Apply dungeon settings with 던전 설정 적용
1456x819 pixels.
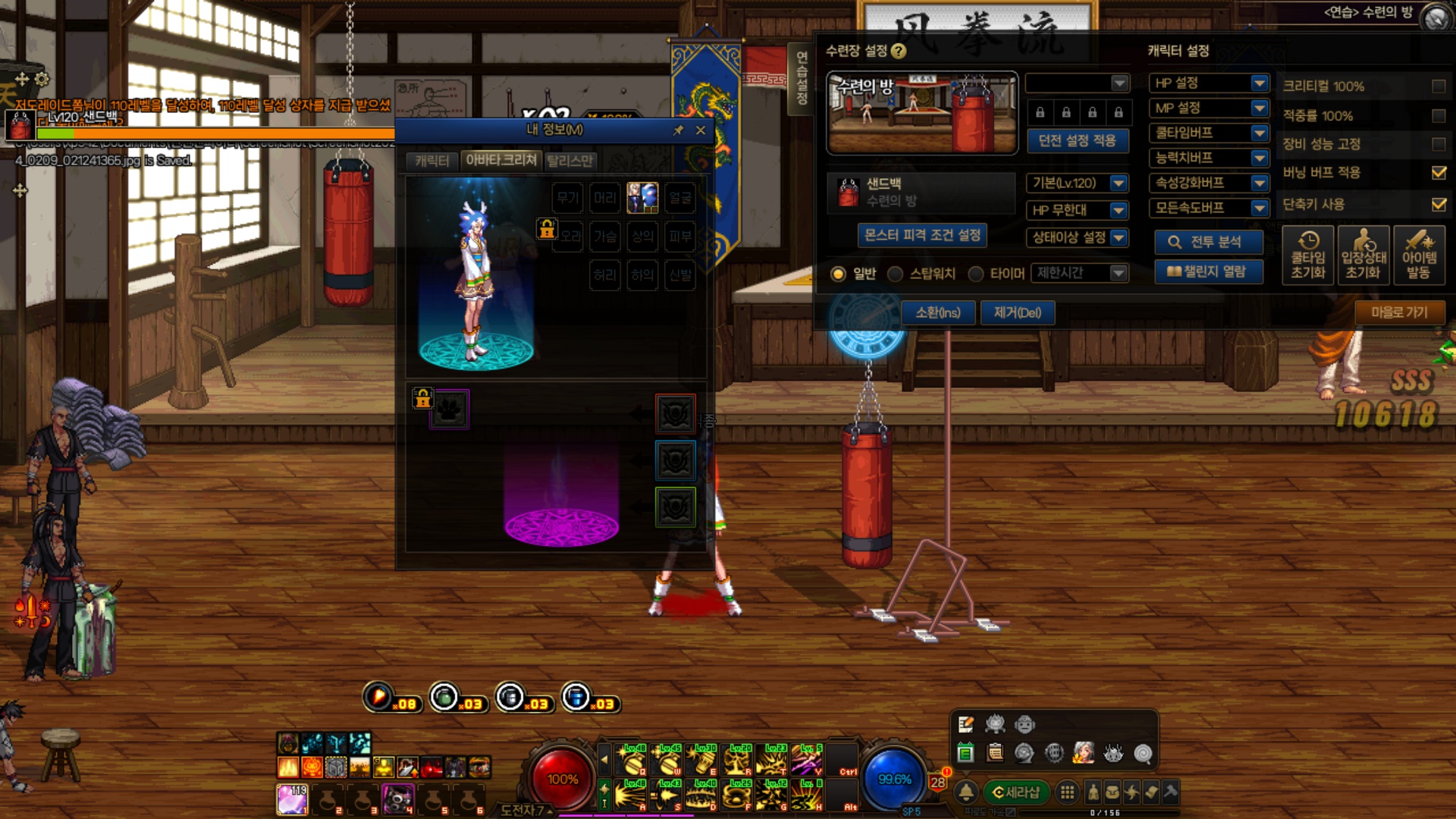point(1077,141)
